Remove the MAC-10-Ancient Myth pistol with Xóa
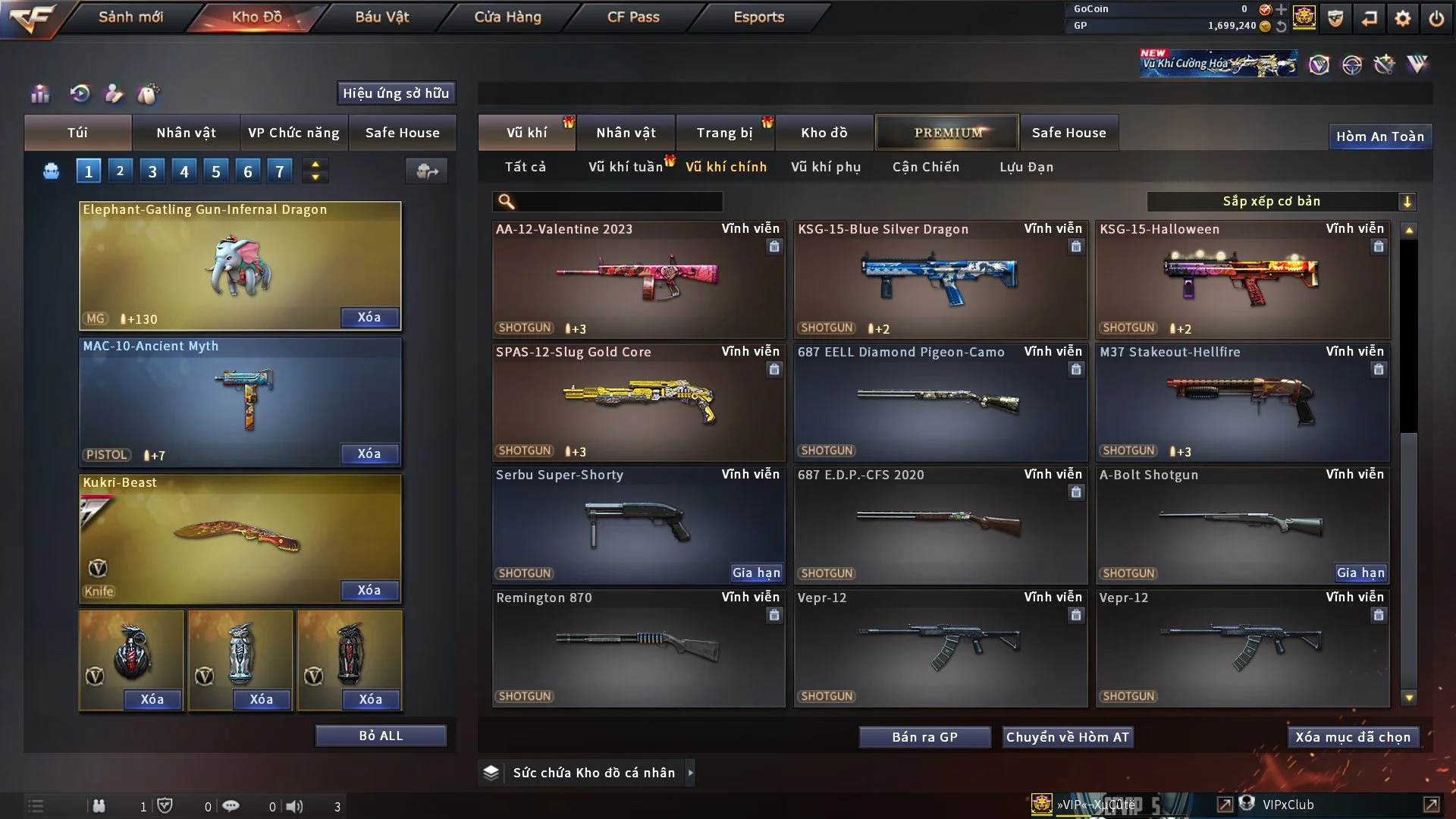Viewport: 1456px width, 819px height. (369, 453)
